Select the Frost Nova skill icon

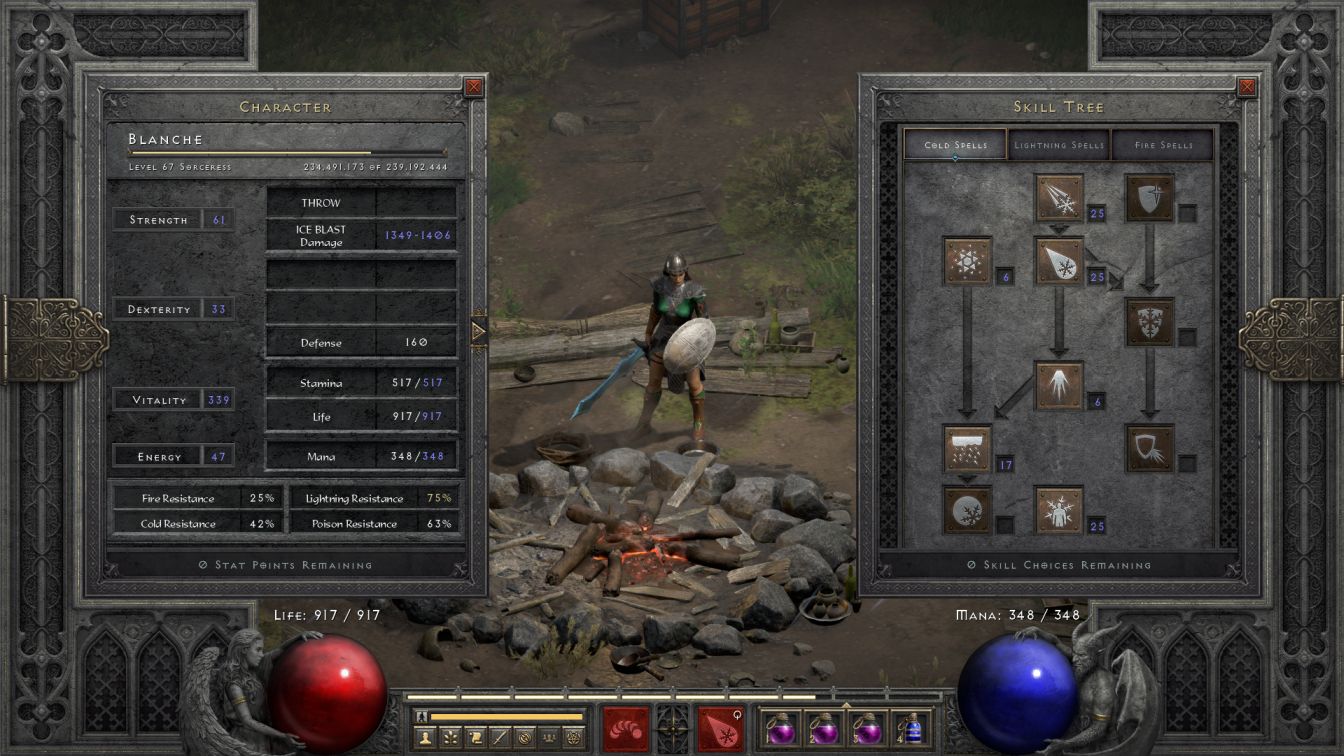(967, 261)
